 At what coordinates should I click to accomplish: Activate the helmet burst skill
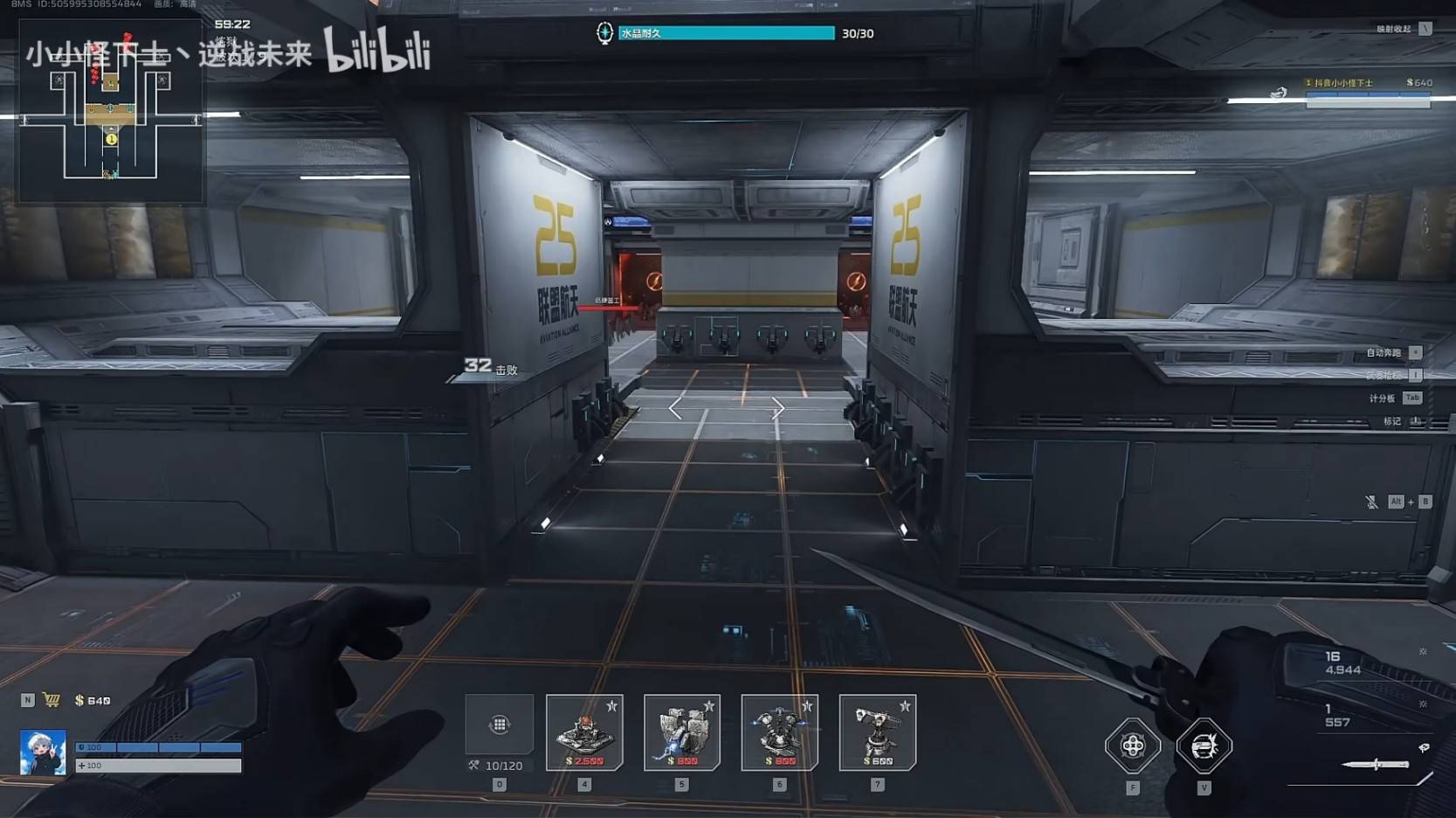[1204, 745]
